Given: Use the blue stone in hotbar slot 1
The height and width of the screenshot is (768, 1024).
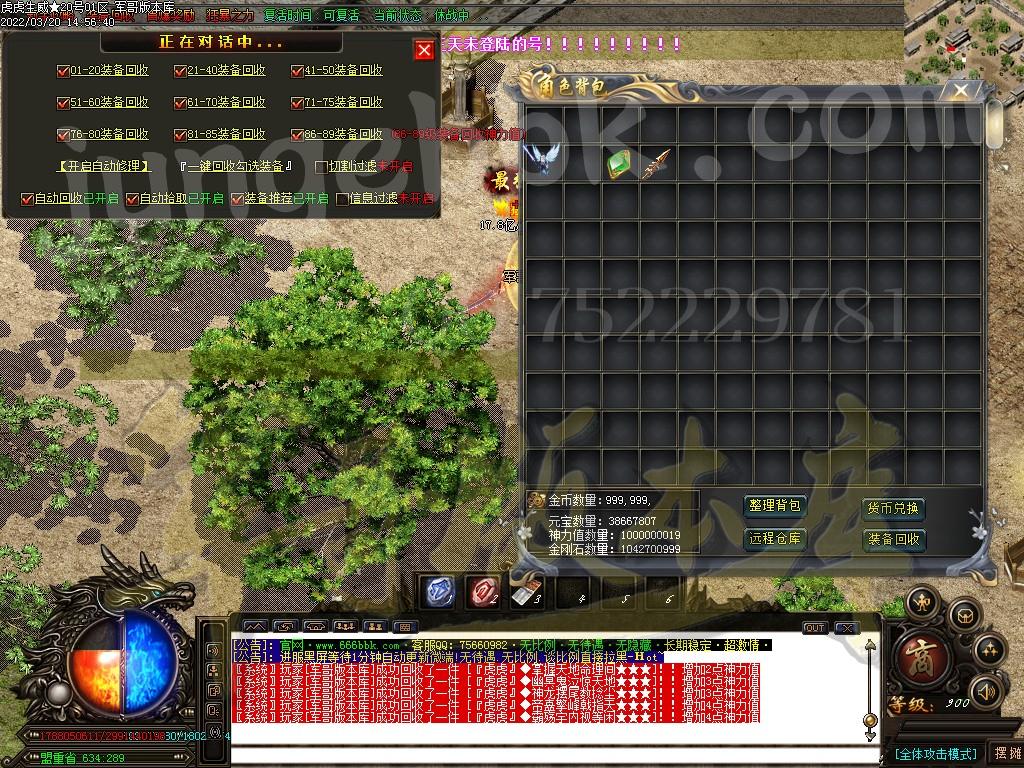Looking at the screenshot, I should 438,592.
